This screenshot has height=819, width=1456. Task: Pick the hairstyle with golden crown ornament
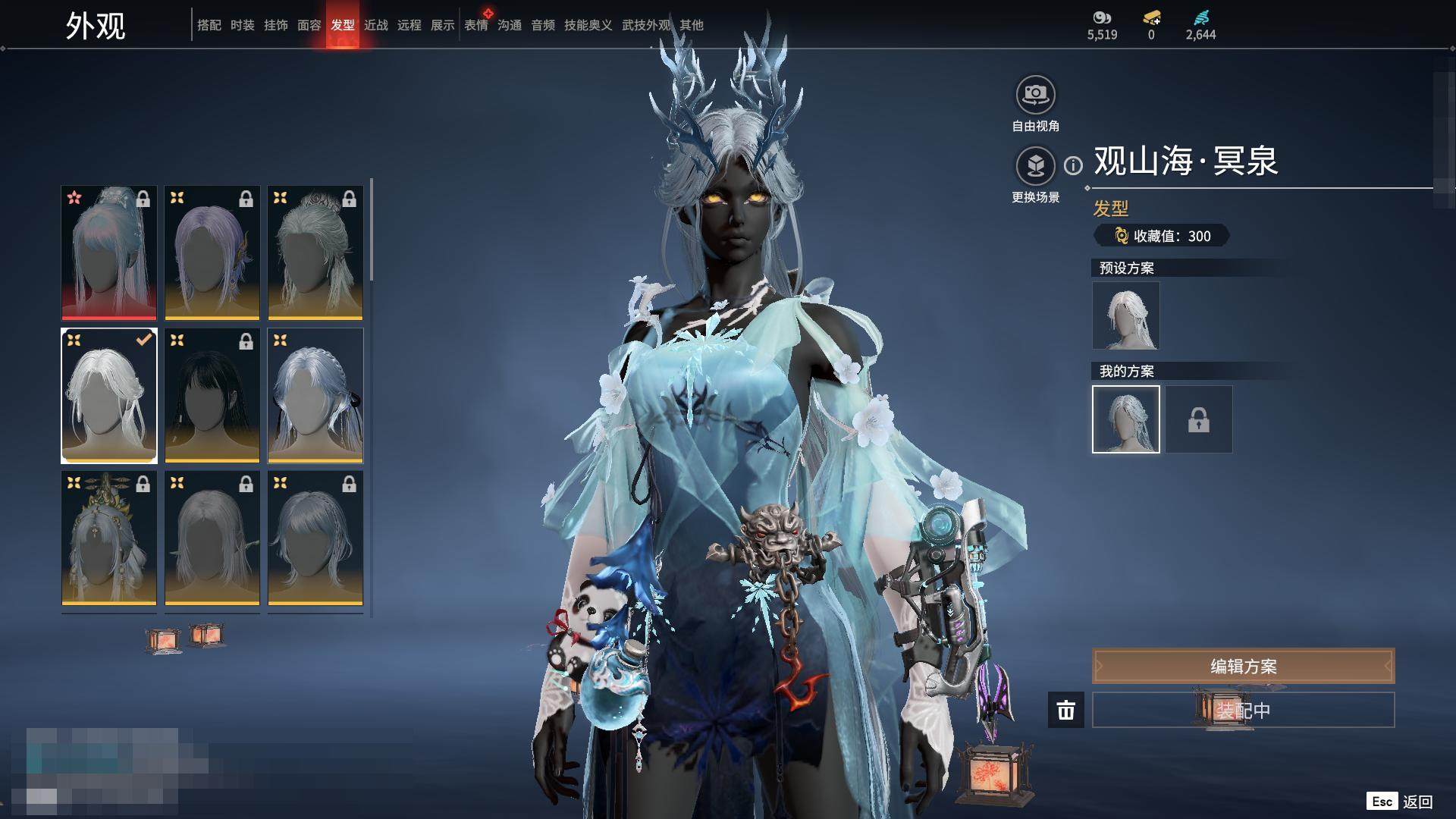[x=109, y=538]
